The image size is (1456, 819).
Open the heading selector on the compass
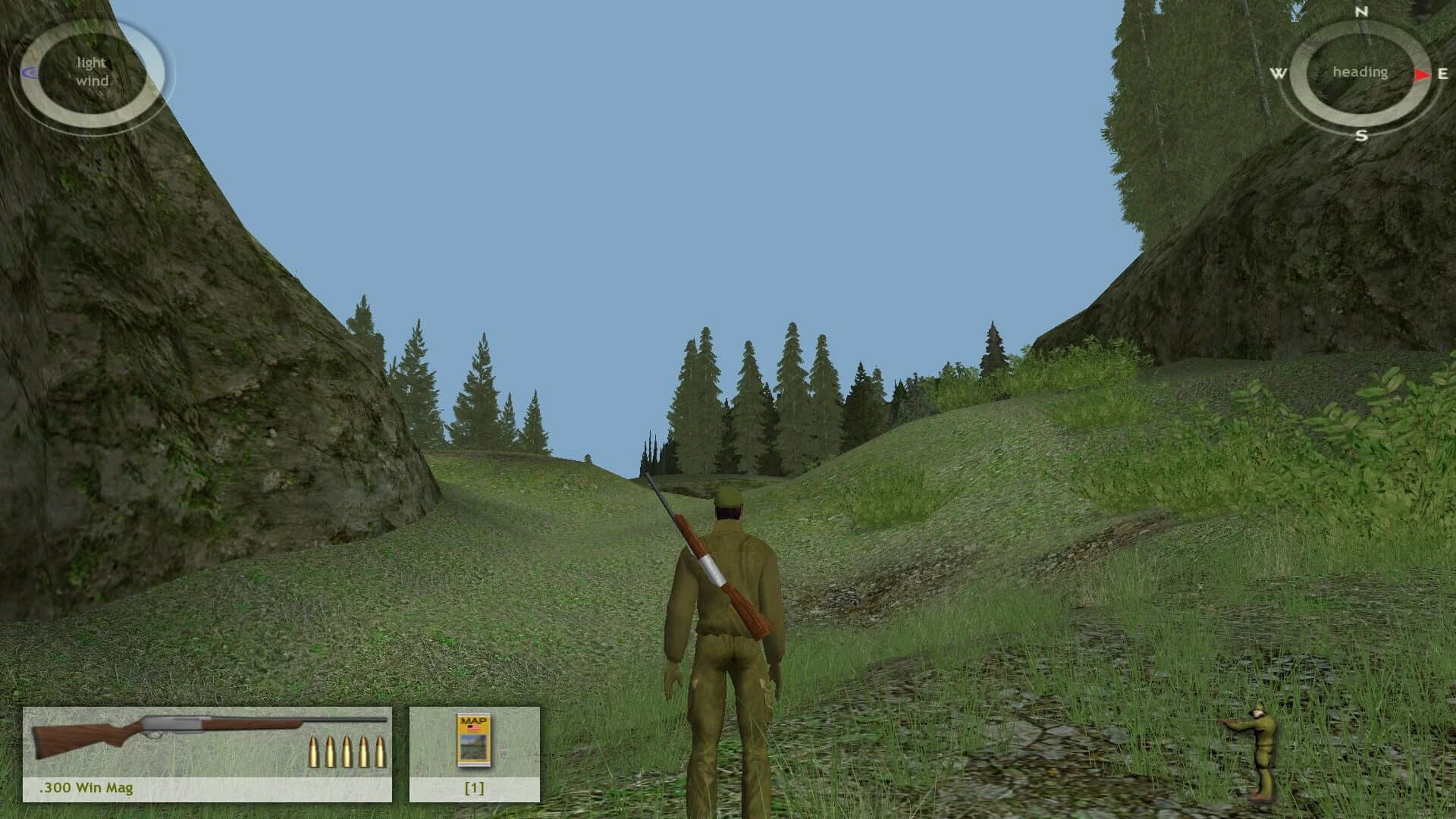click(x=1361, y=72)
